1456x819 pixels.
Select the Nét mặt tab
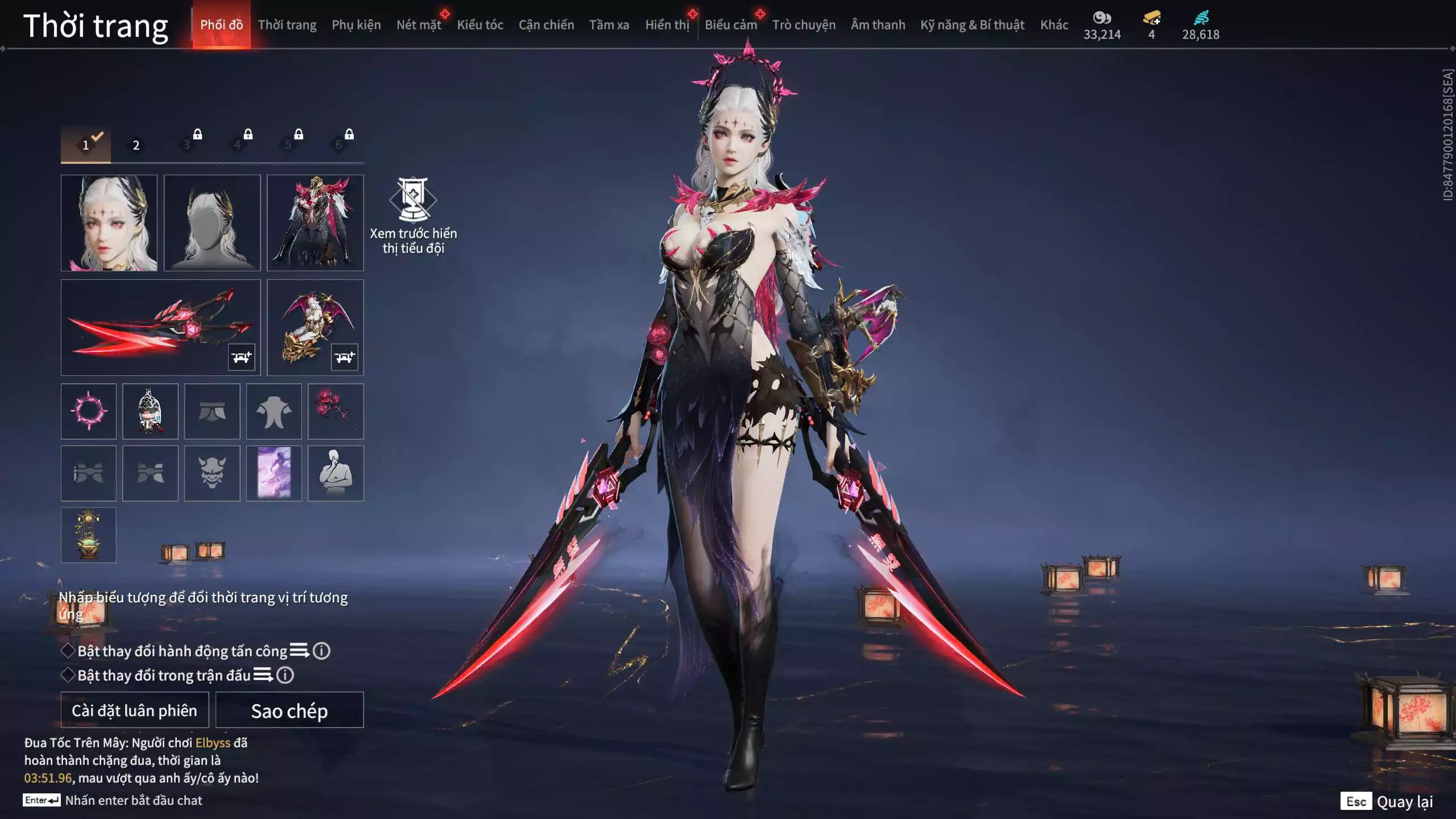(x=419, y=25)
